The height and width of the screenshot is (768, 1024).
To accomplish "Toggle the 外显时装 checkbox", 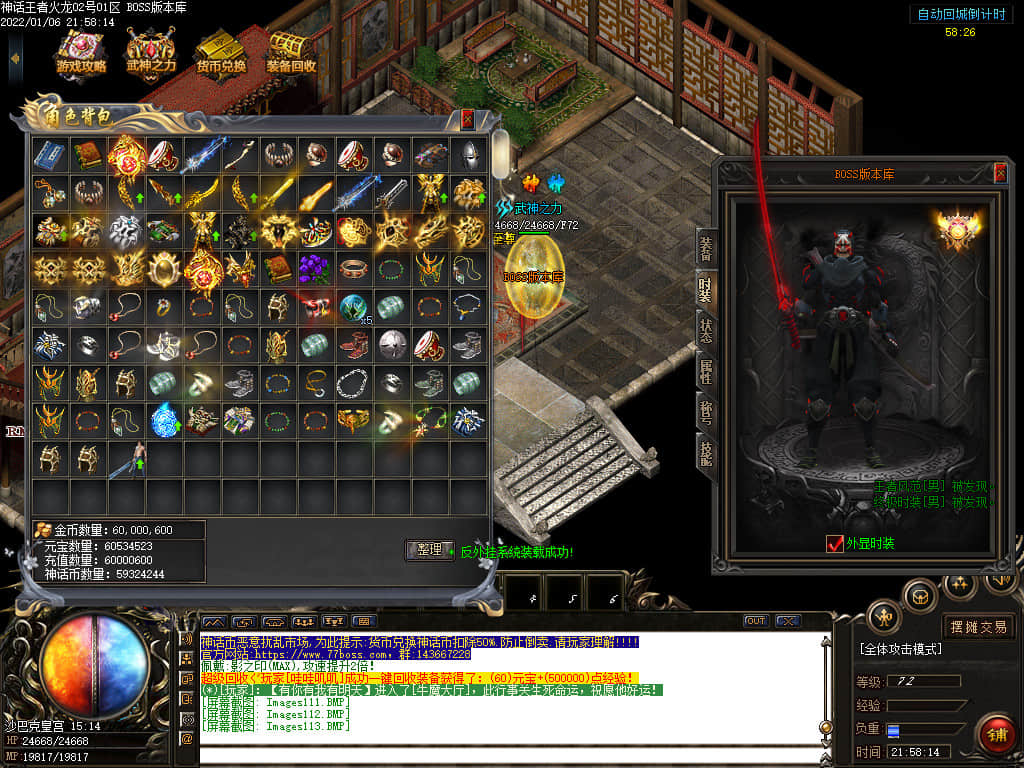I will tap(836, 544).
